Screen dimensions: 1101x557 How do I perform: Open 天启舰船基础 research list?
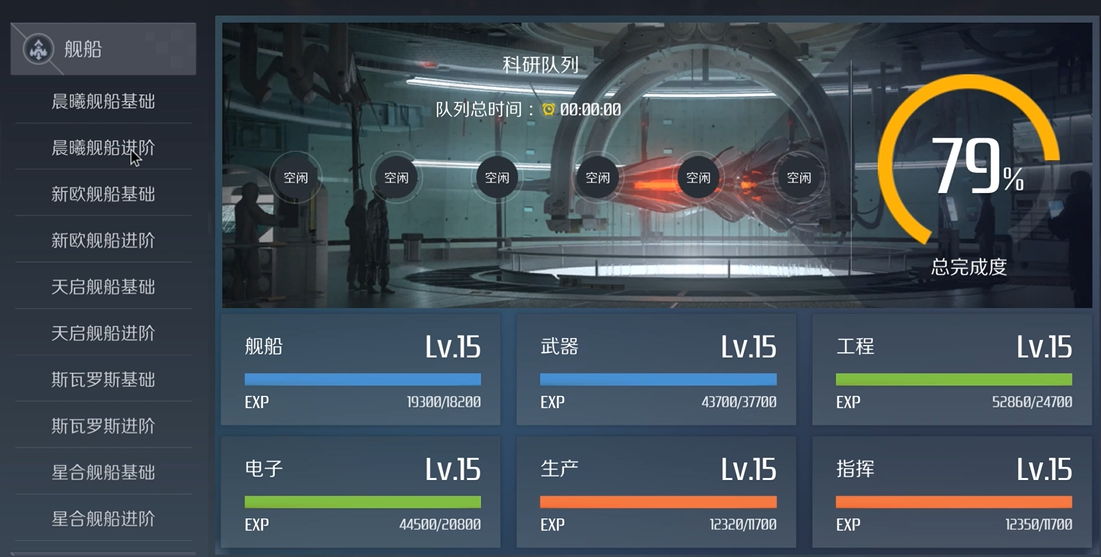click(103, 287)
